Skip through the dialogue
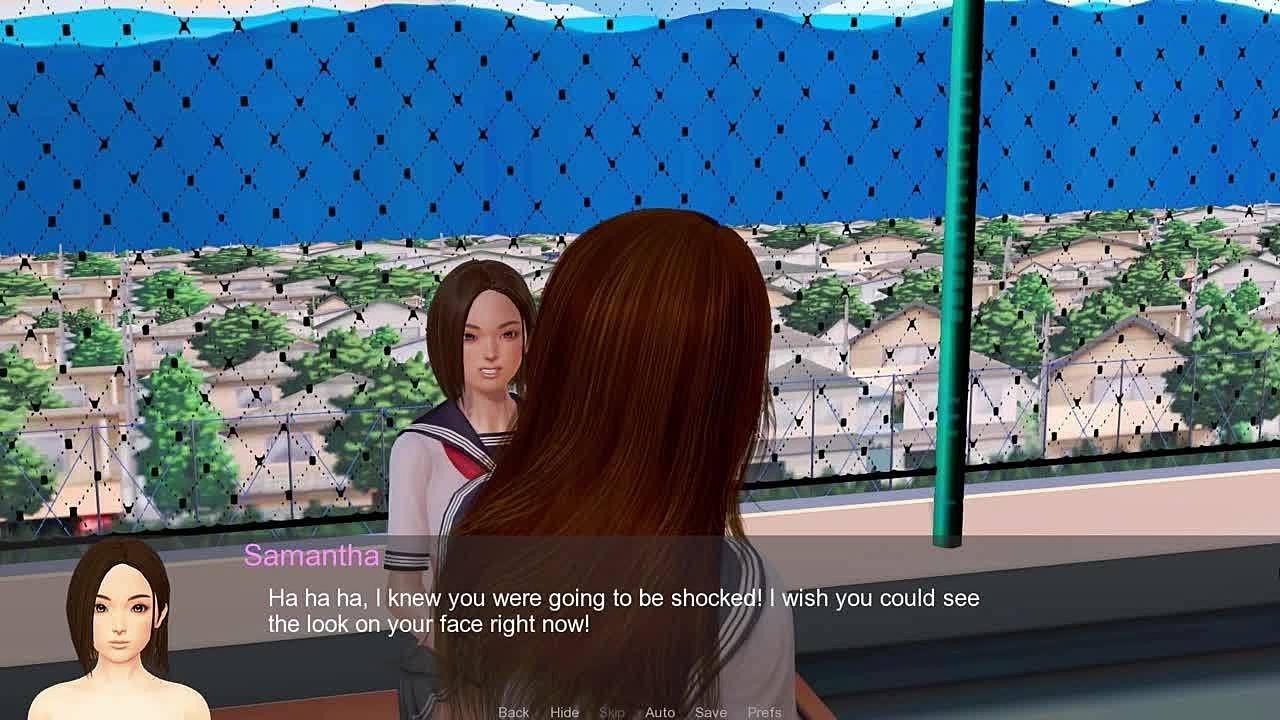The height and width of the screenshot is (720, 1280). click(x=612, y=712)
